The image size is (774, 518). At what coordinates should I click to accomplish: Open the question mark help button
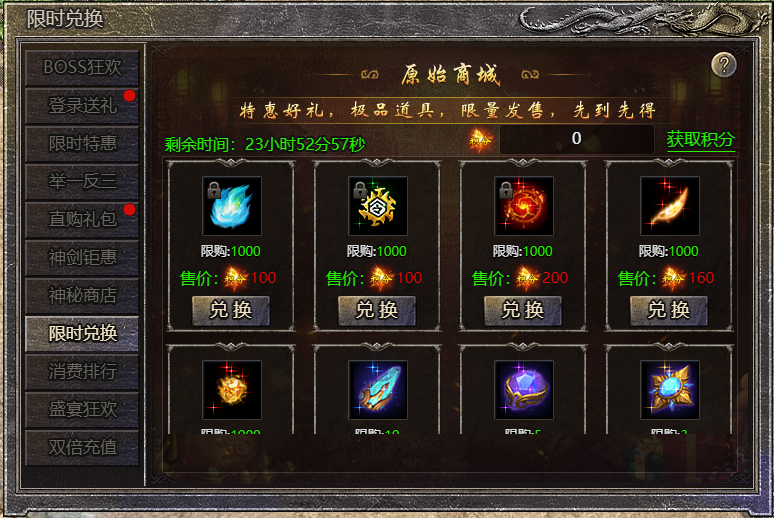(724, 65)
